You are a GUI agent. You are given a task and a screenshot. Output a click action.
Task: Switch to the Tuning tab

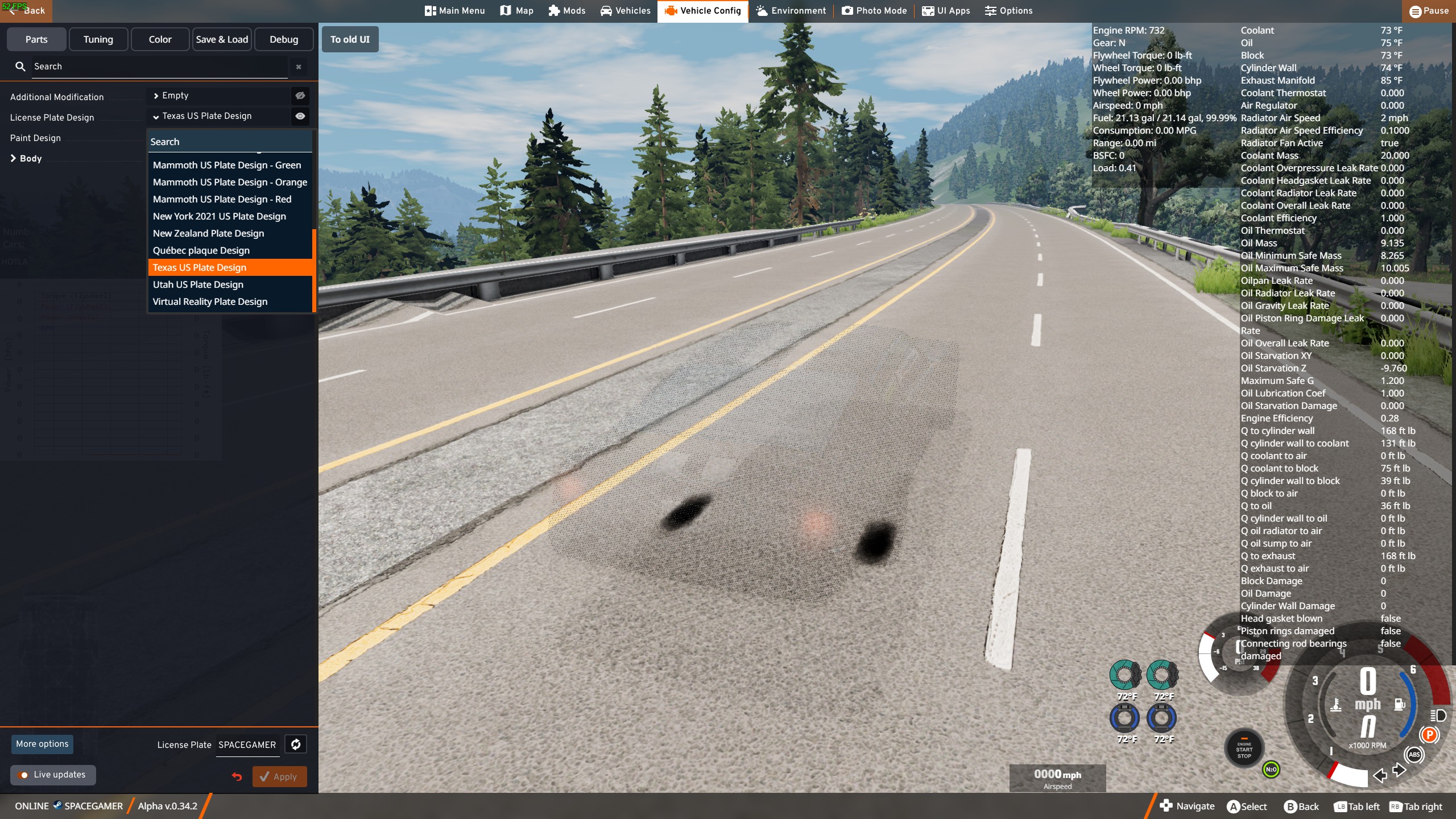tap(98, 39)
